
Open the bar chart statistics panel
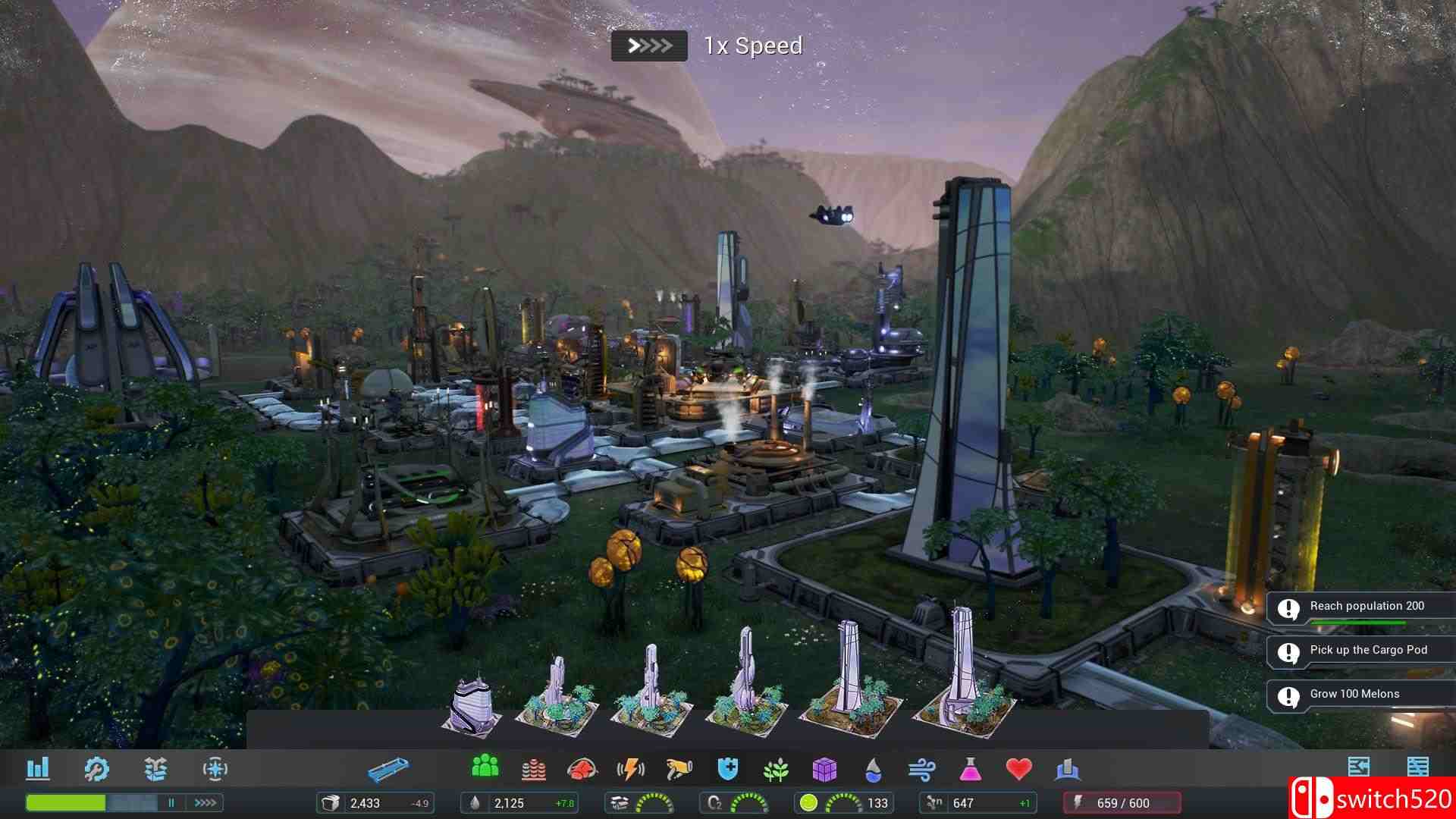pos(37,769)
